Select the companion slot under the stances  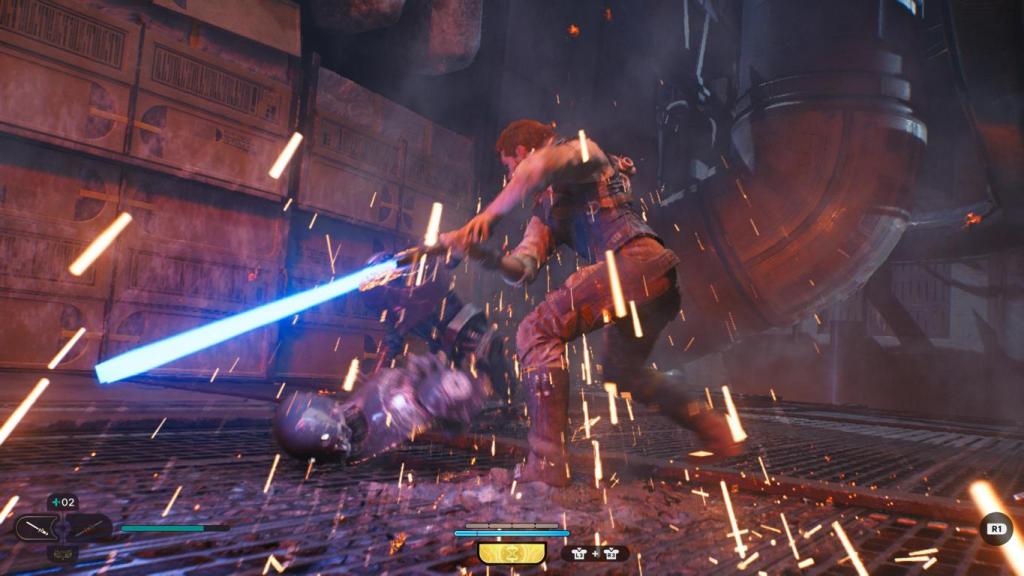pos(62,553)
